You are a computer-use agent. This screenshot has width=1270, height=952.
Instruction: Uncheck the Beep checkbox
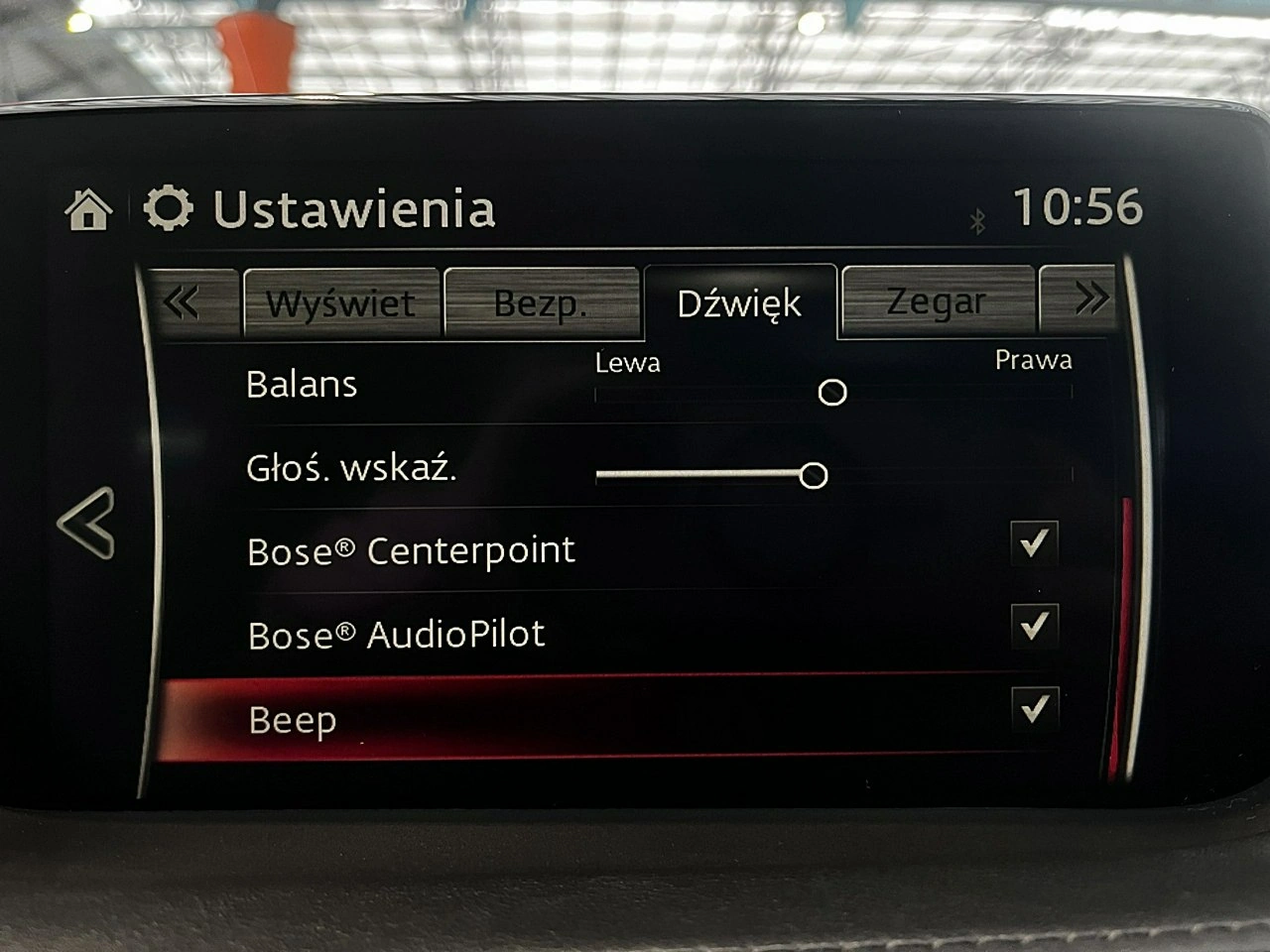1036,708
